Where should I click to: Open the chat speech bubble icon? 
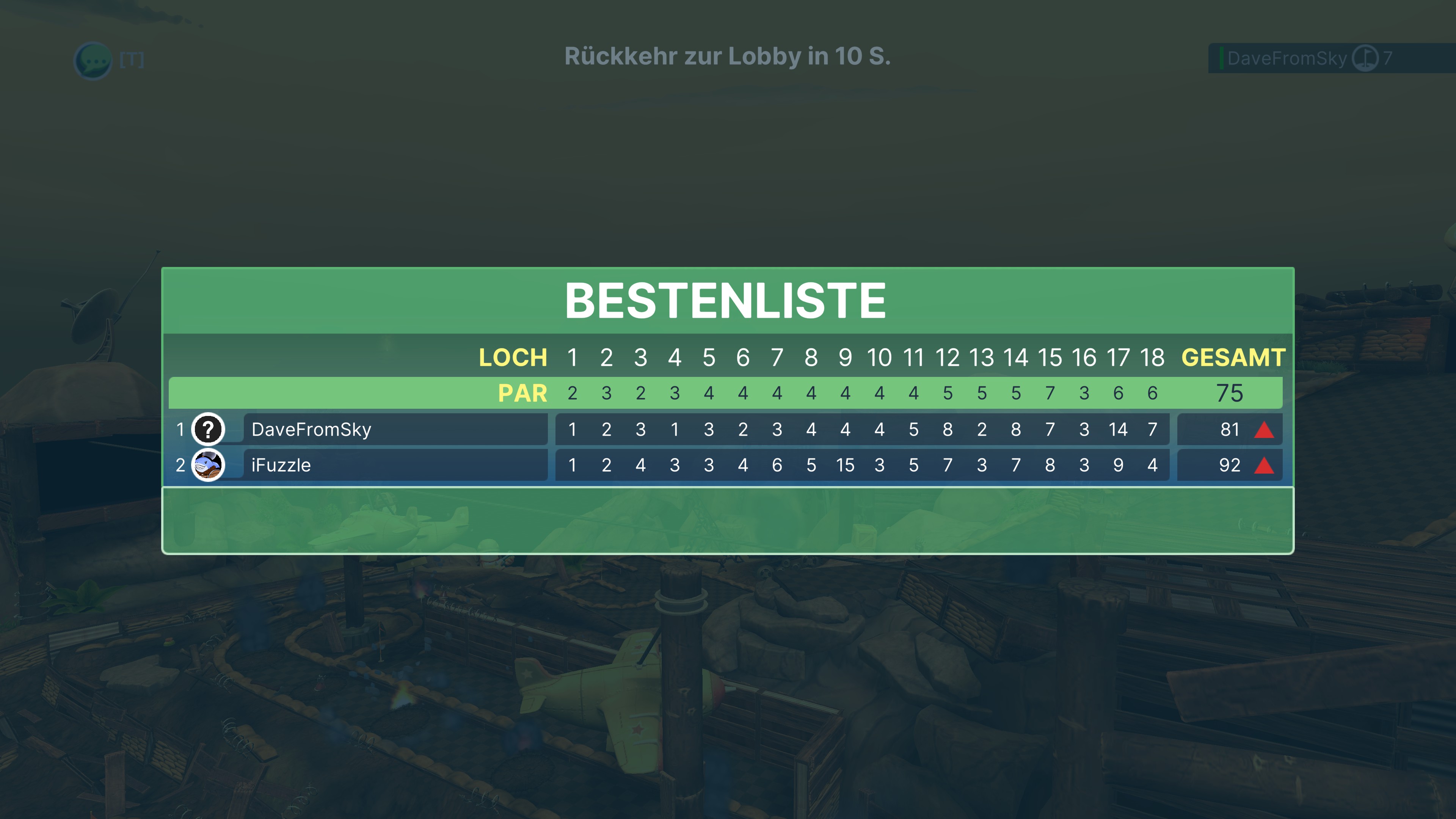(93, 60)
